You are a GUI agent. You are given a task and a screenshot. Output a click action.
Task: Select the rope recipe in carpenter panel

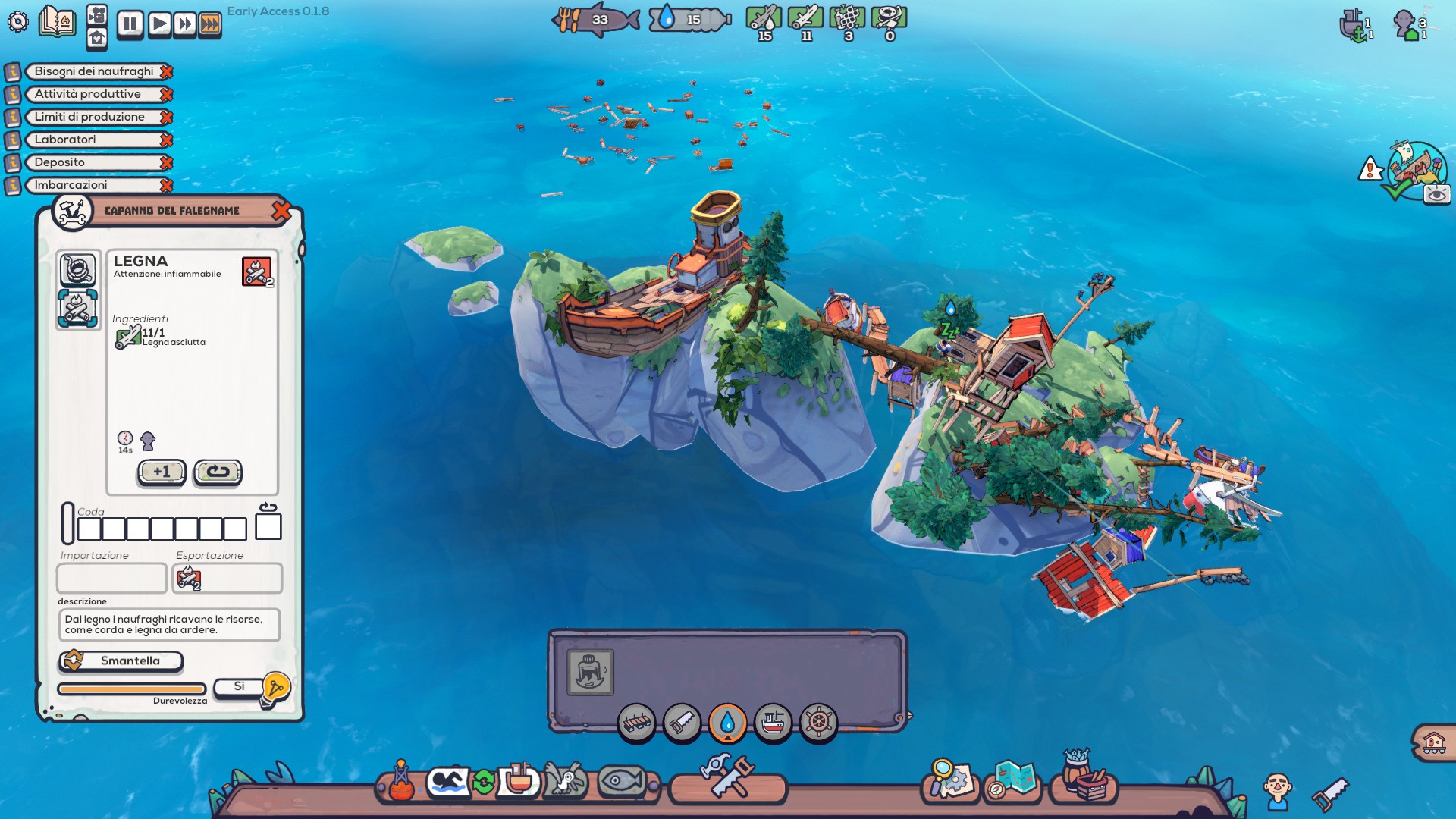click(77, 269)
